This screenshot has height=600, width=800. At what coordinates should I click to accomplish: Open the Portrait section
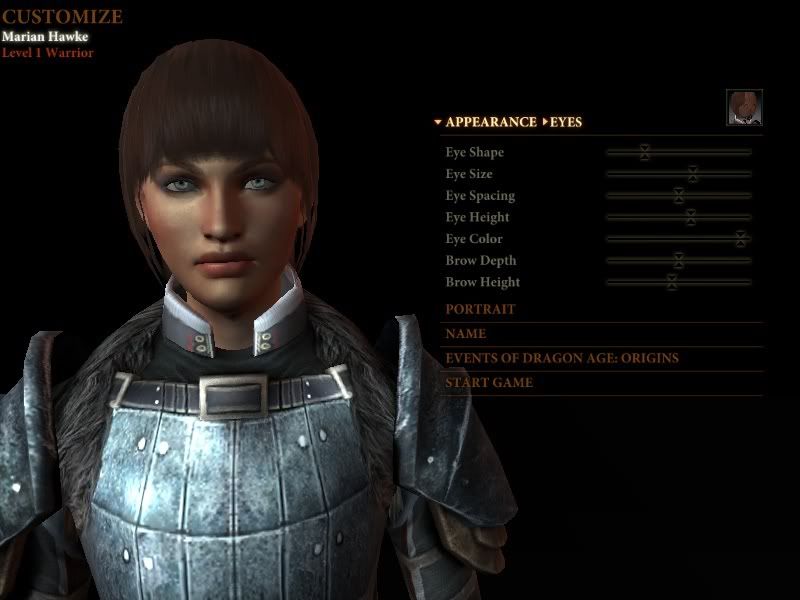click(x=481, y=310)
